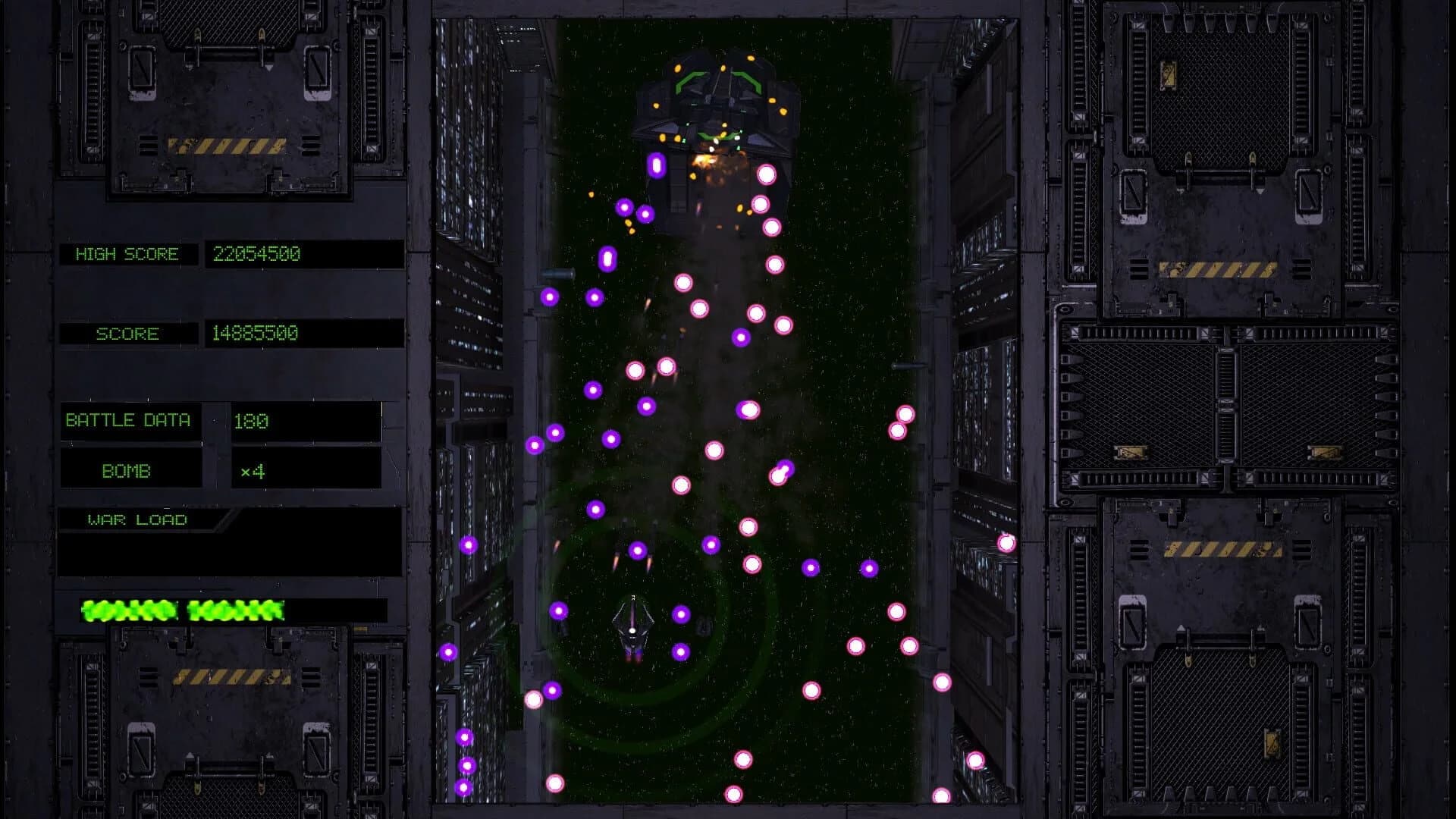Click the score value 14885500

pyautogui.click(x=256, y=334)
